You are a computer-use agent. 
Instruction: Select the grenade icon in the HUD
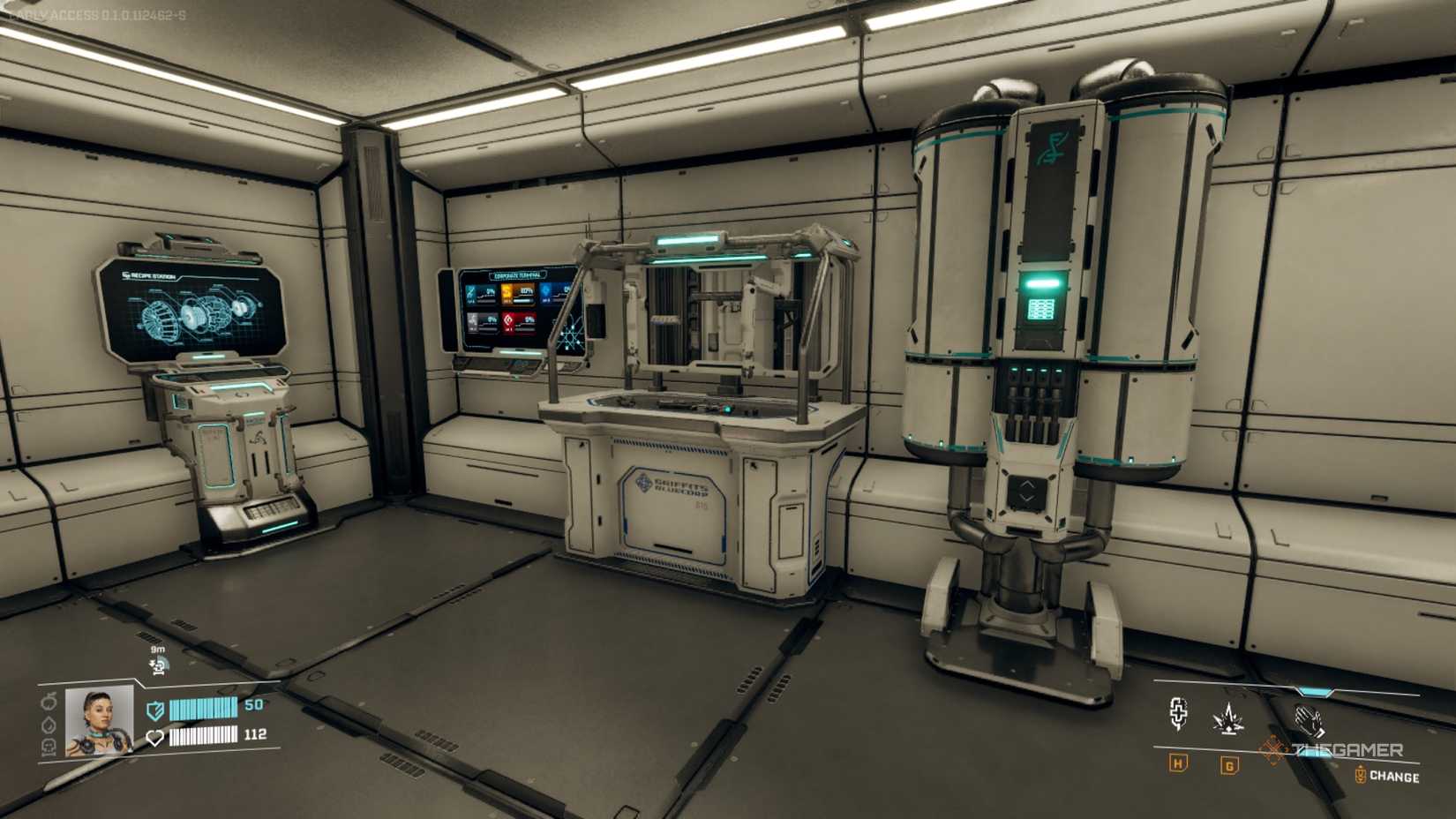tap(1227, 720)
